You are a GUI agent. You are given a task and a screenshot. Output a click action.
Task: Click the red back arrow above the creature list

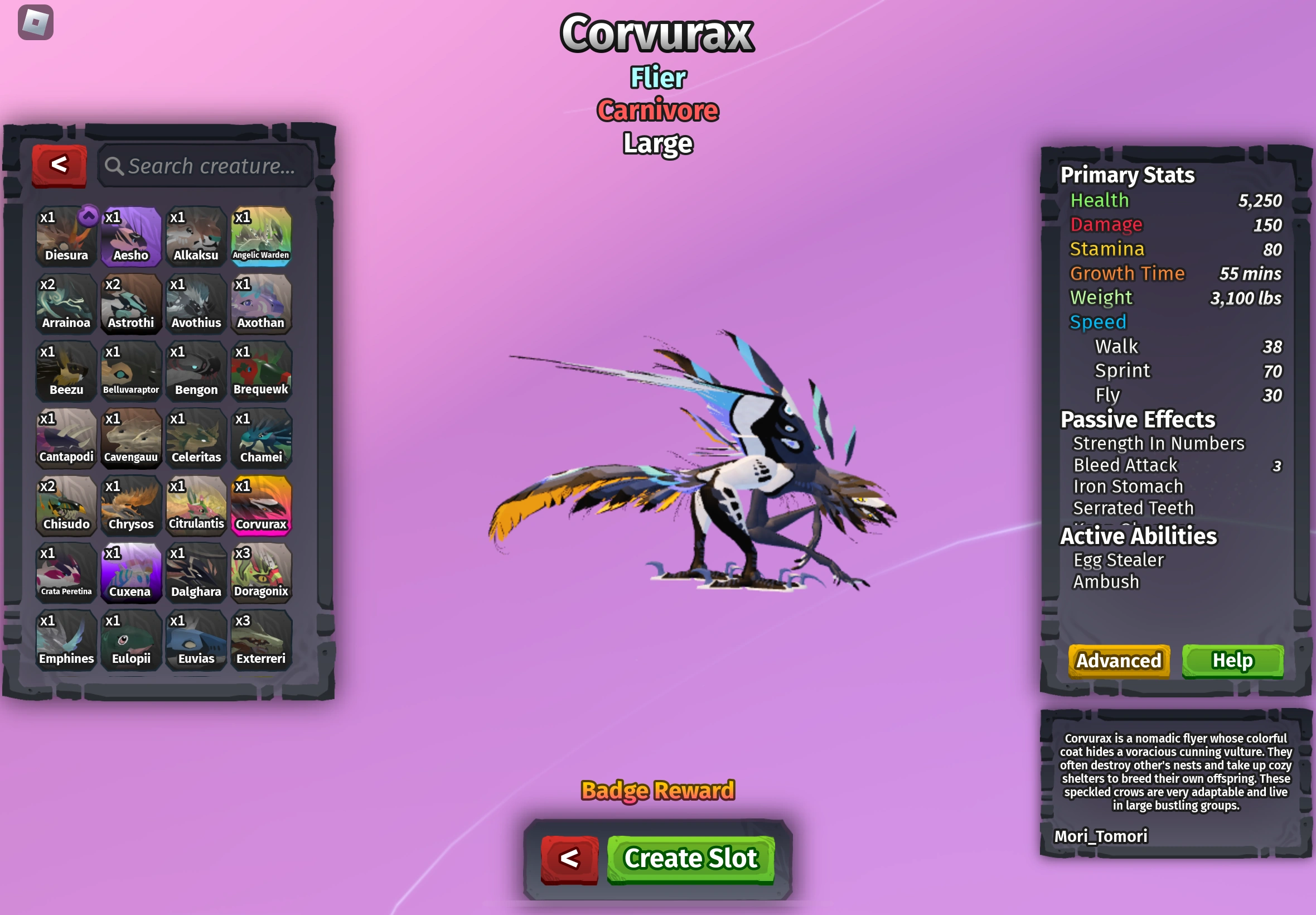click(59, 165)
